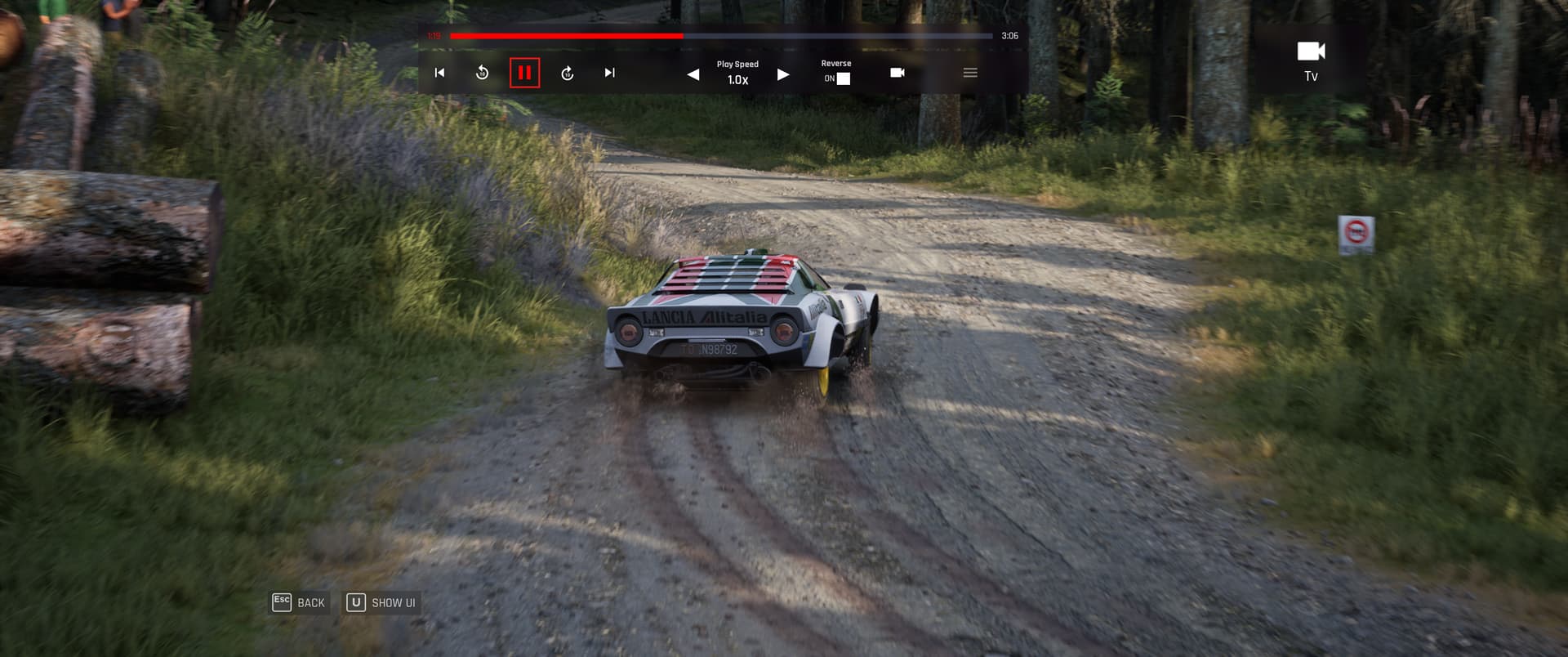Image resolution: width=1568 pixels, height=657 pixels.
Task: Click the Show UI option
Action: pyautogui.click(x=381, y=602)
